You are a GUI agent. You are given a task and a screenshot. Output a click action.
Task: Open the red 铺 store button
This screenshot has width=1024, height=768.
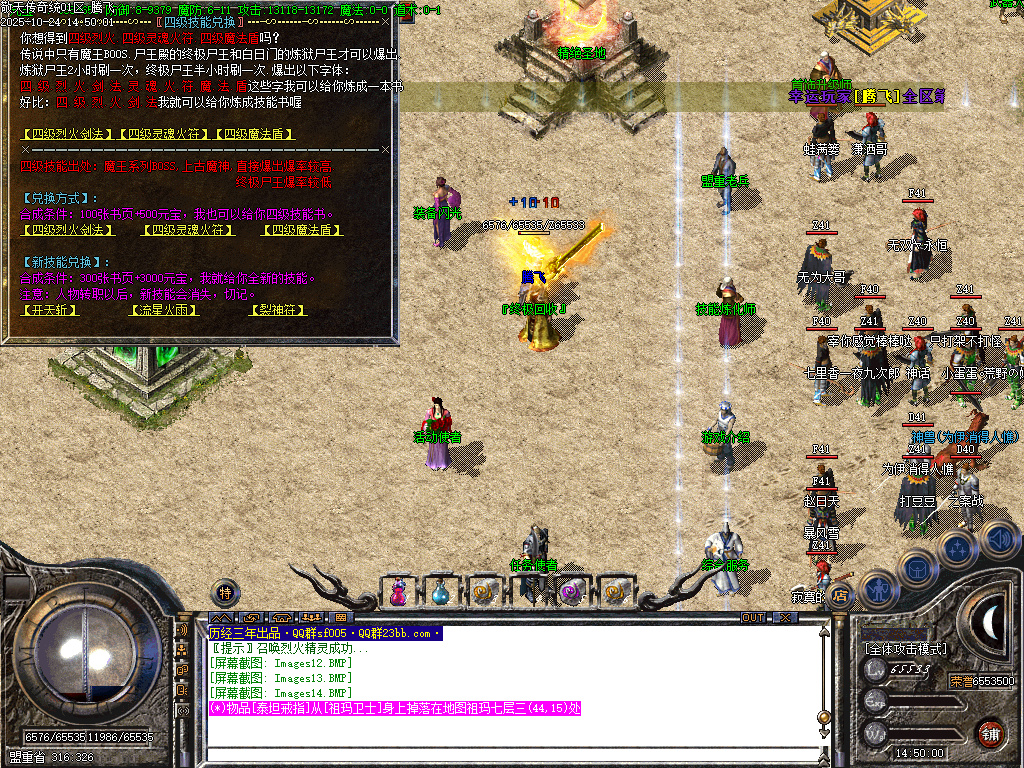[x=991, y=733]
